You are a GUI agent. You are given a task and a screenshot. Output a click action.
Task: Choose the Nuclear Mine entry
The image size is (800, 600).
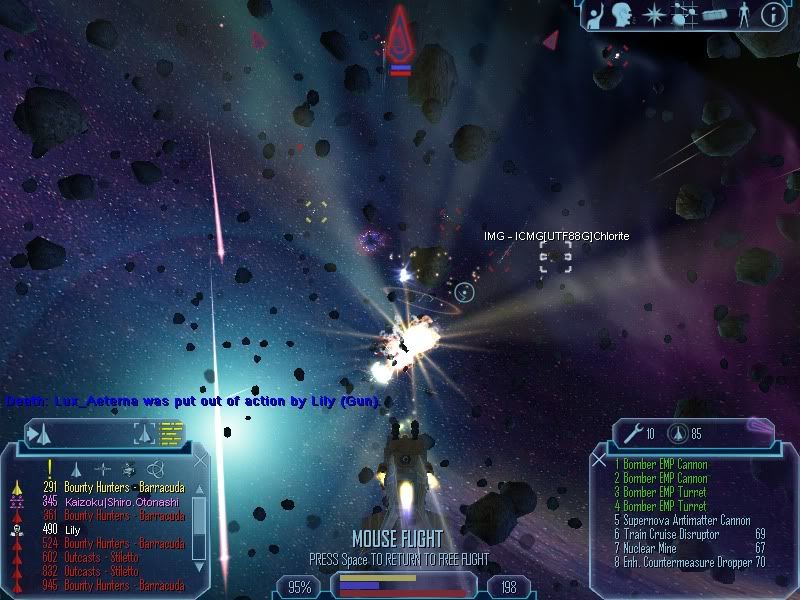click(x=648, y=548)
